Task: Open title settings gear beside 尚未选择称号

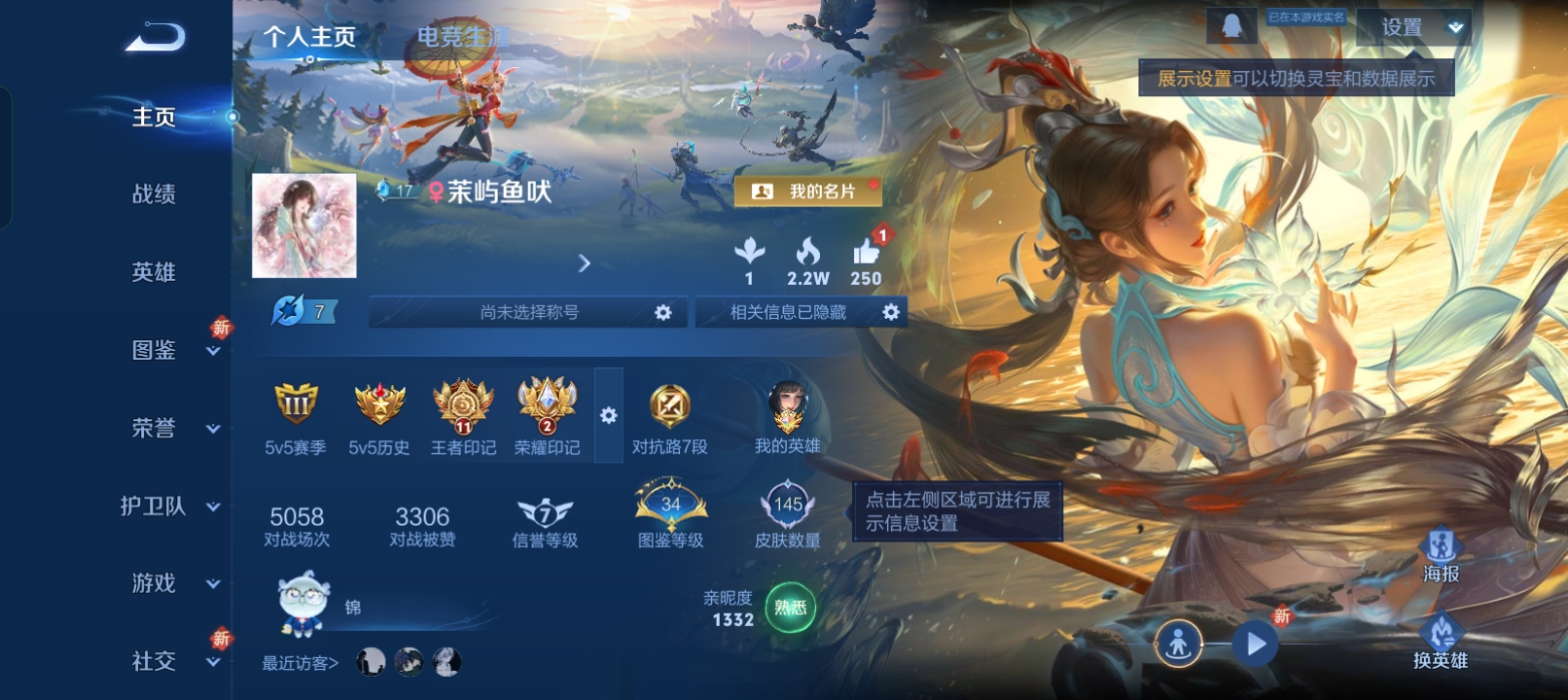Action: click(x=664, y=312)
